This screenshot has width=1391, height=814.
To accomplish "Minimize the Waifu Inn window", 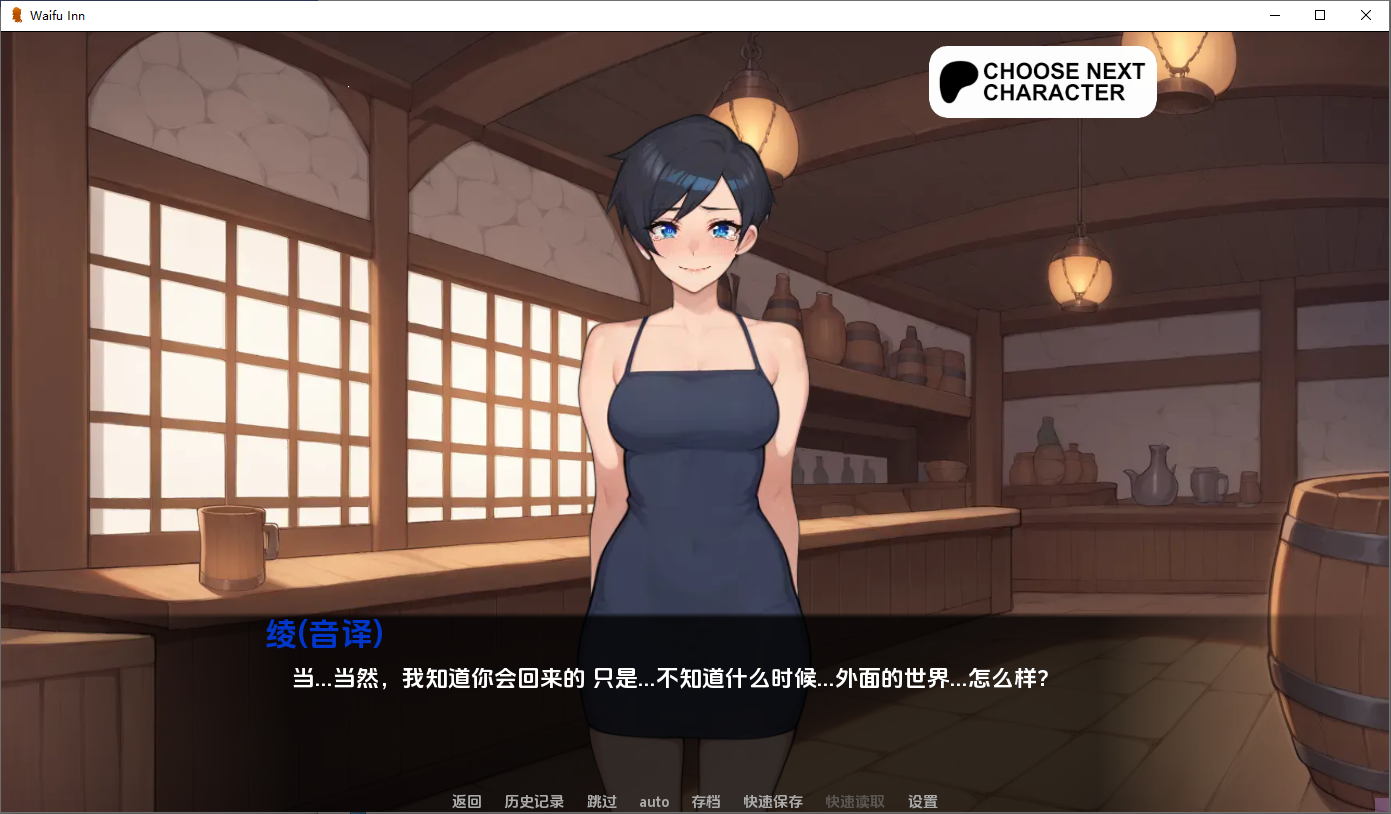I will point(1274,15).
